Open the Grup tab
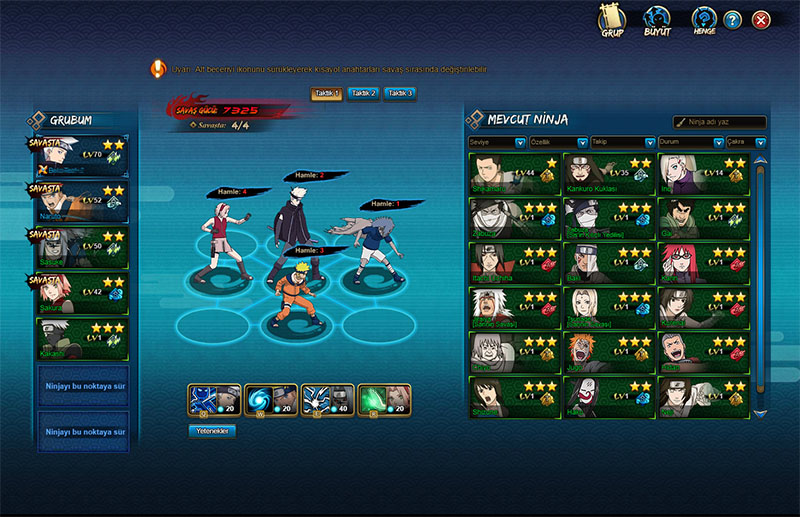The image size is (800, 517). click(612, 22)
